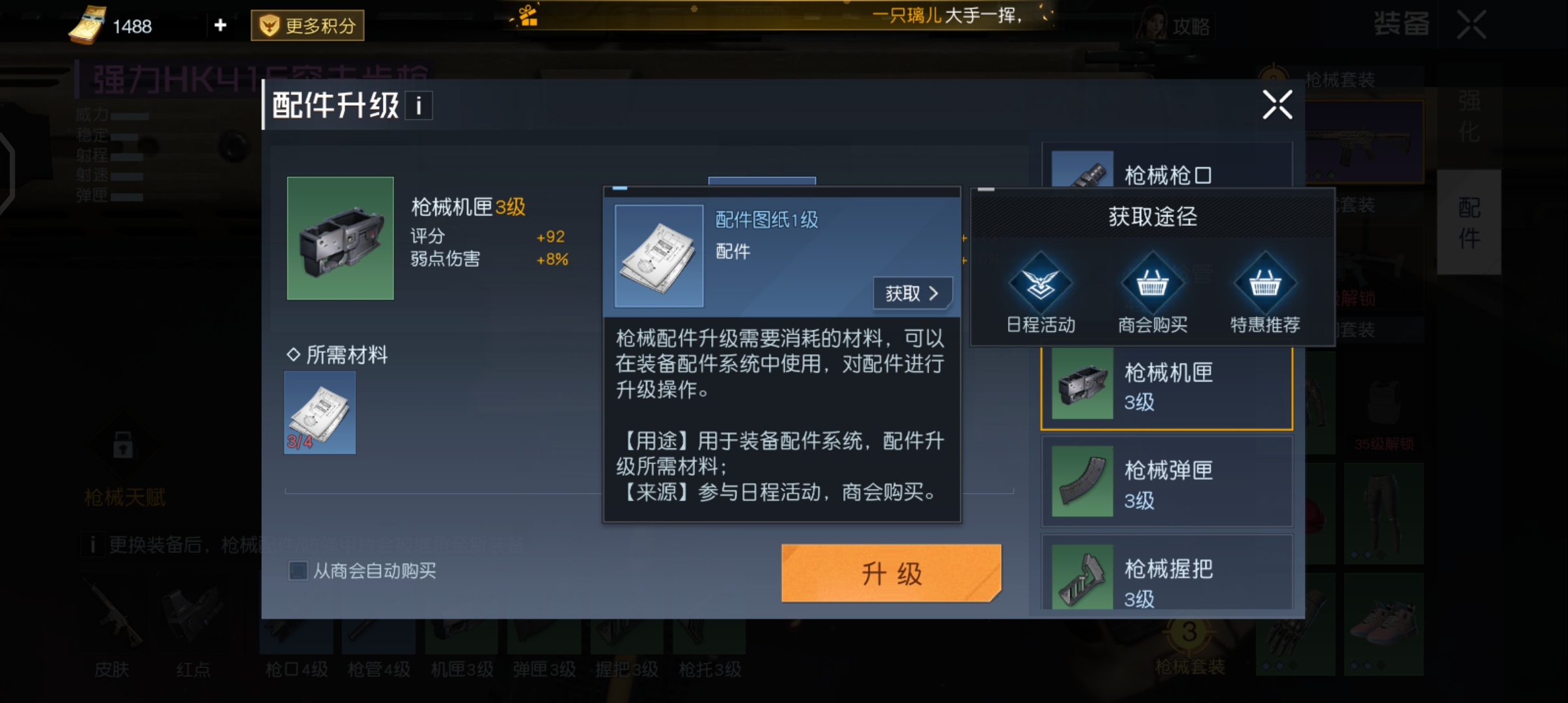Screen dimensions: 1568x703
Task: Tap the plus to add currency
Action: pos(219,25)
